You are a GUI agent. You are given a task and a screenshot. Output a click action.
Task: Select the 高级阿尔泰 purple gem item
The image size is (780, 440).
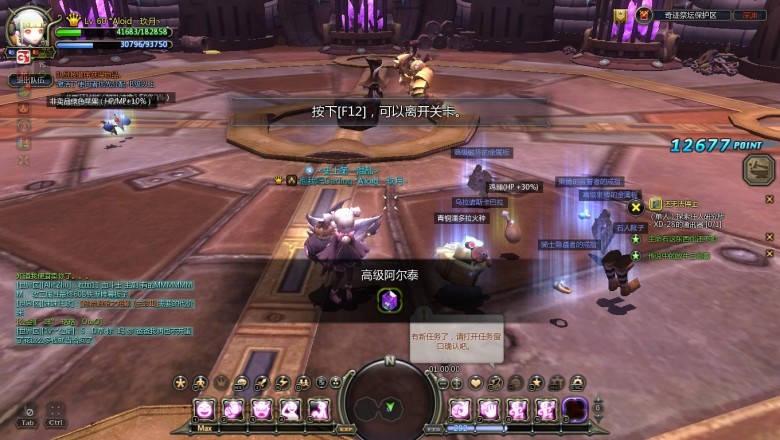389,299
